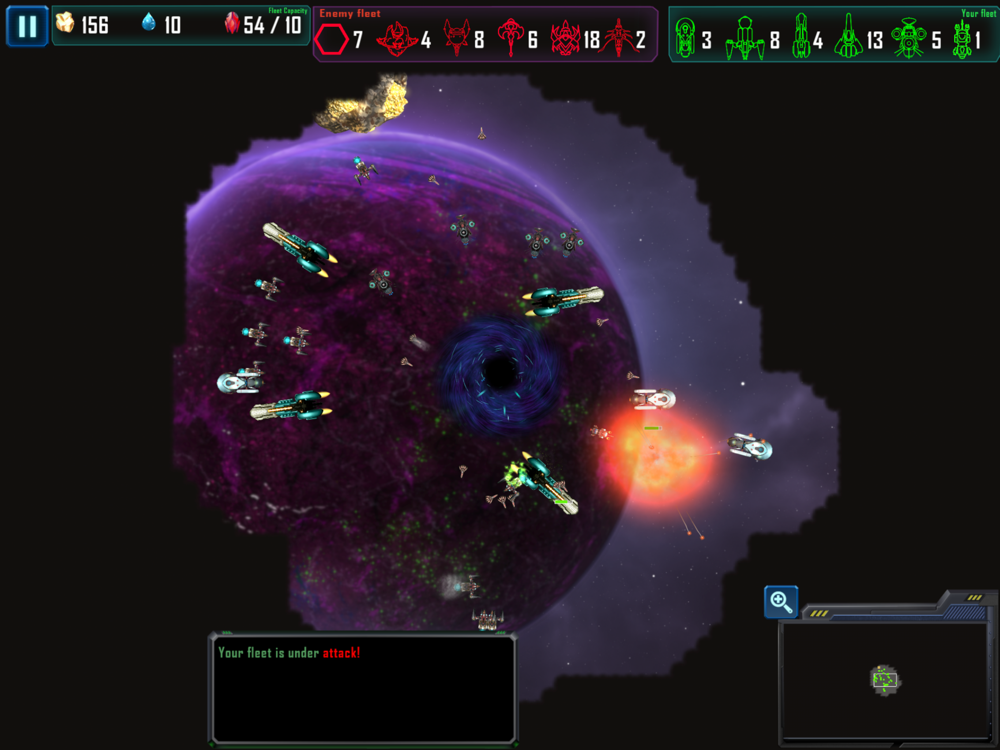Viewport: 1000px width, 750px height.
Task: Open the fleet under attack message log
Action: point(362,688)
